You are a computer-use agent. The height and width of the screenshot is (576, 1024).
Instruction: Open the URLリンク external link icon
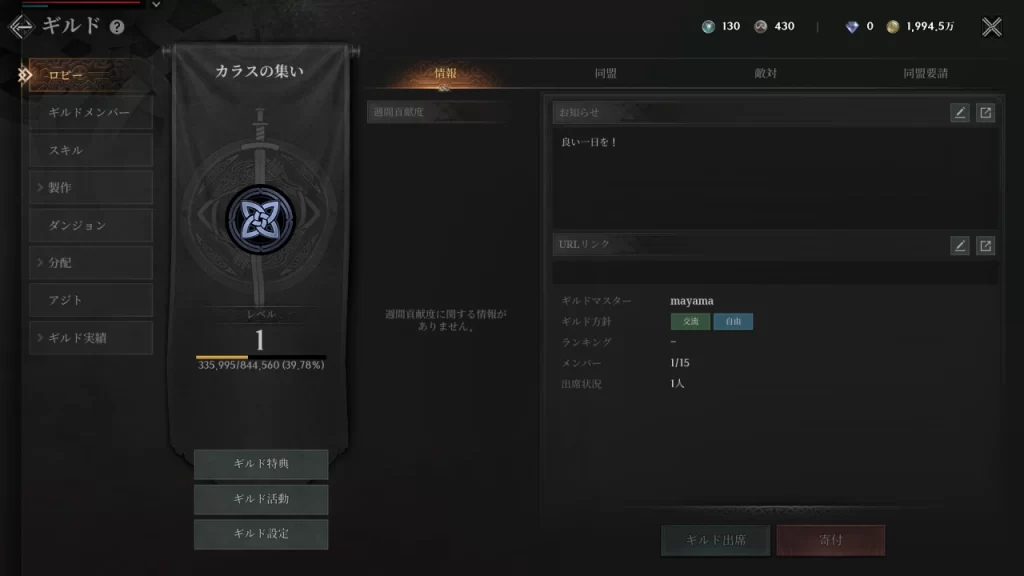point(985,245)
